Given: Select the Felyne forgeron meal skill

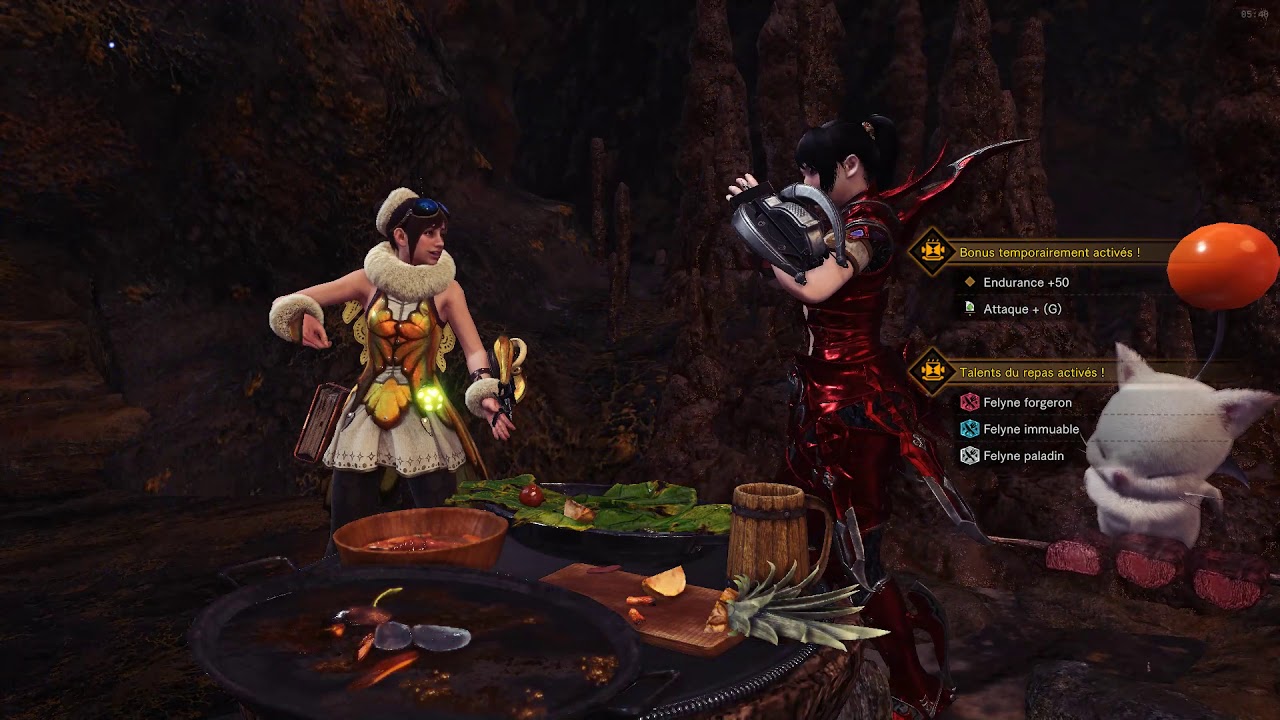Looking at the screenshot, I should pyautogui.click(x=1027, y=403).
